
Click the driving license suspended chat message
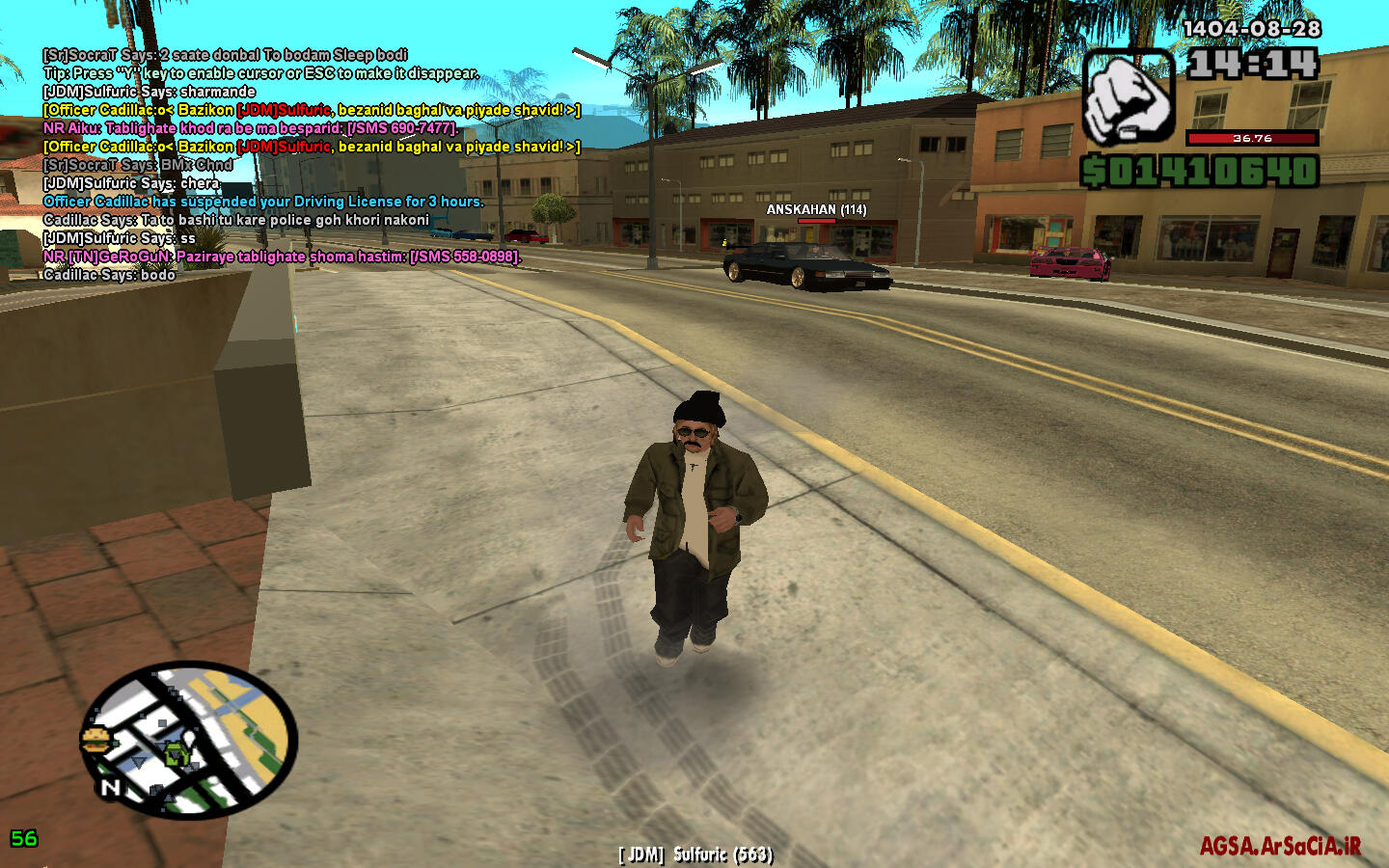(x=263, y=202)
